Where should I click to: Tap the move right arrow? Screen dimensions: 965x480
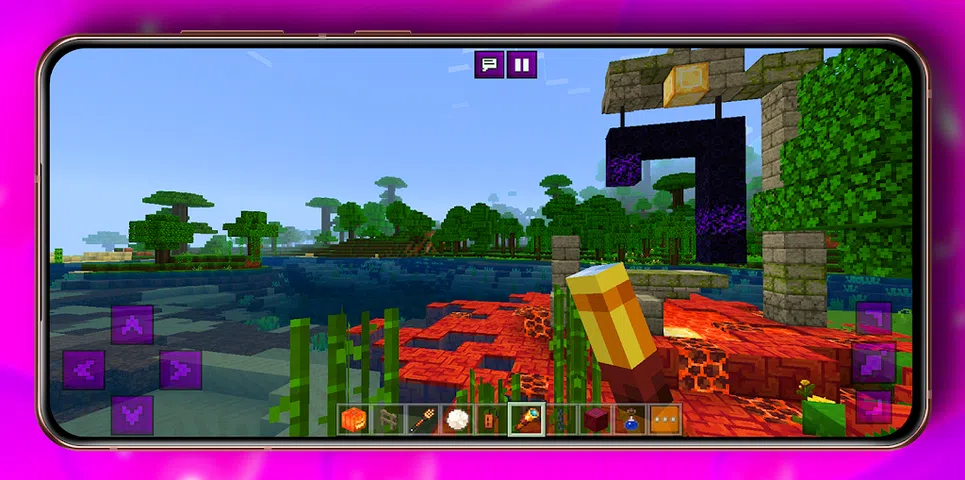pyautogui.click(x=181, y=370)
